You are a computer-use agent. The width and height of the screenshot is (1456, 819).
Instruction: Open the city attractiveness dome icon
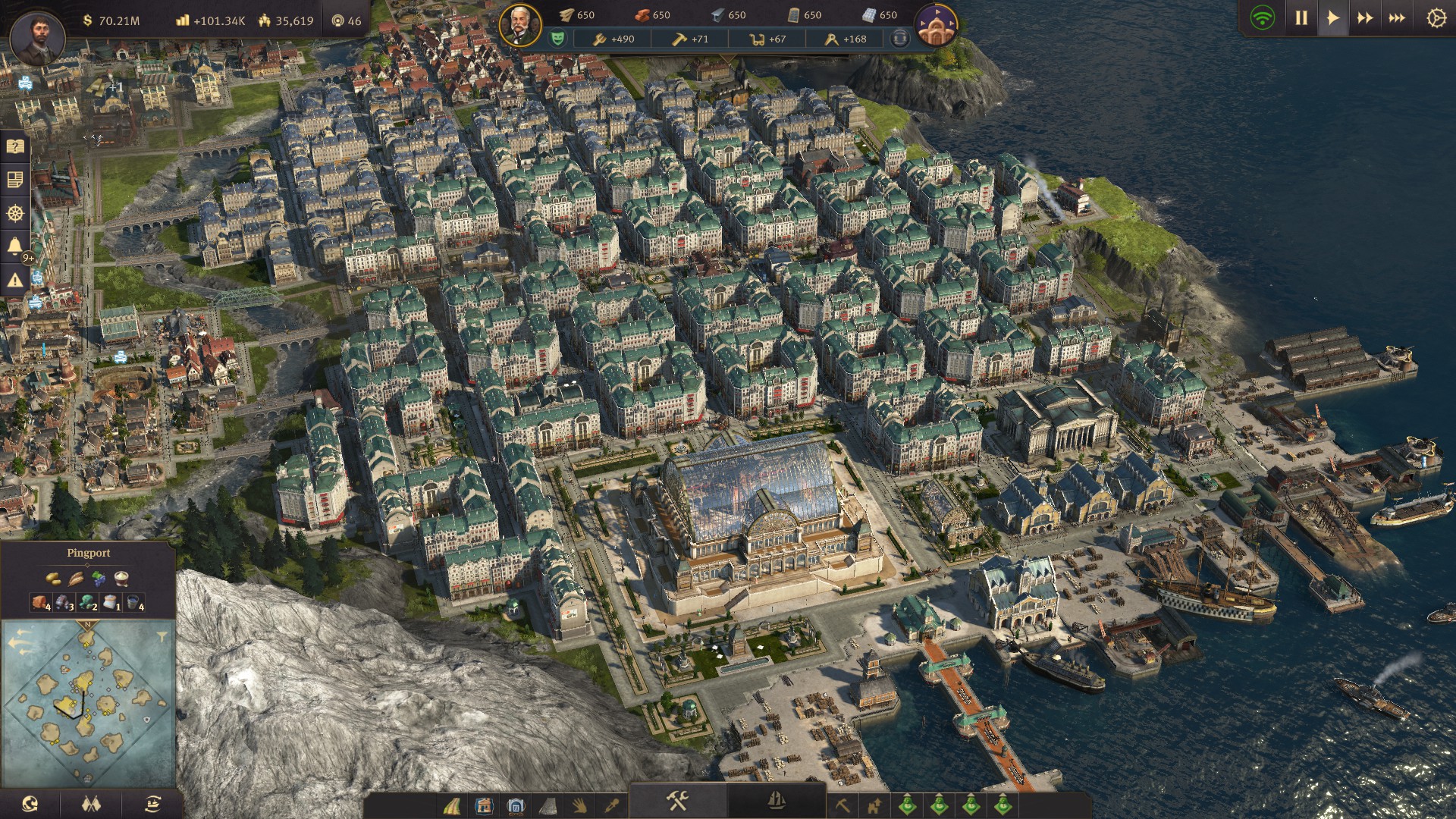(x=936, y=26)
